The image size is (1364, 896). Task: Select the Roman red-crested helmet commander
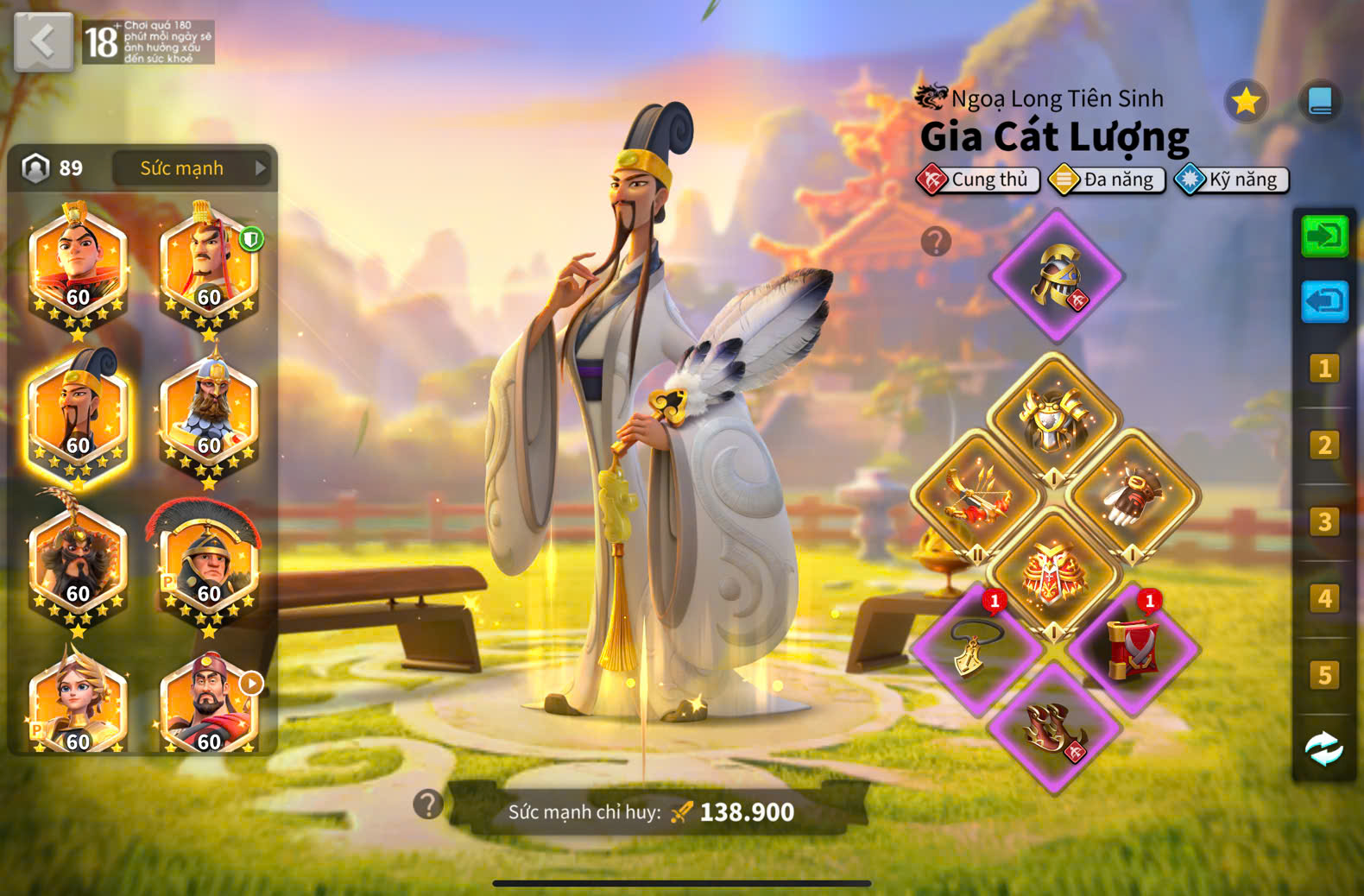point(208,565)
